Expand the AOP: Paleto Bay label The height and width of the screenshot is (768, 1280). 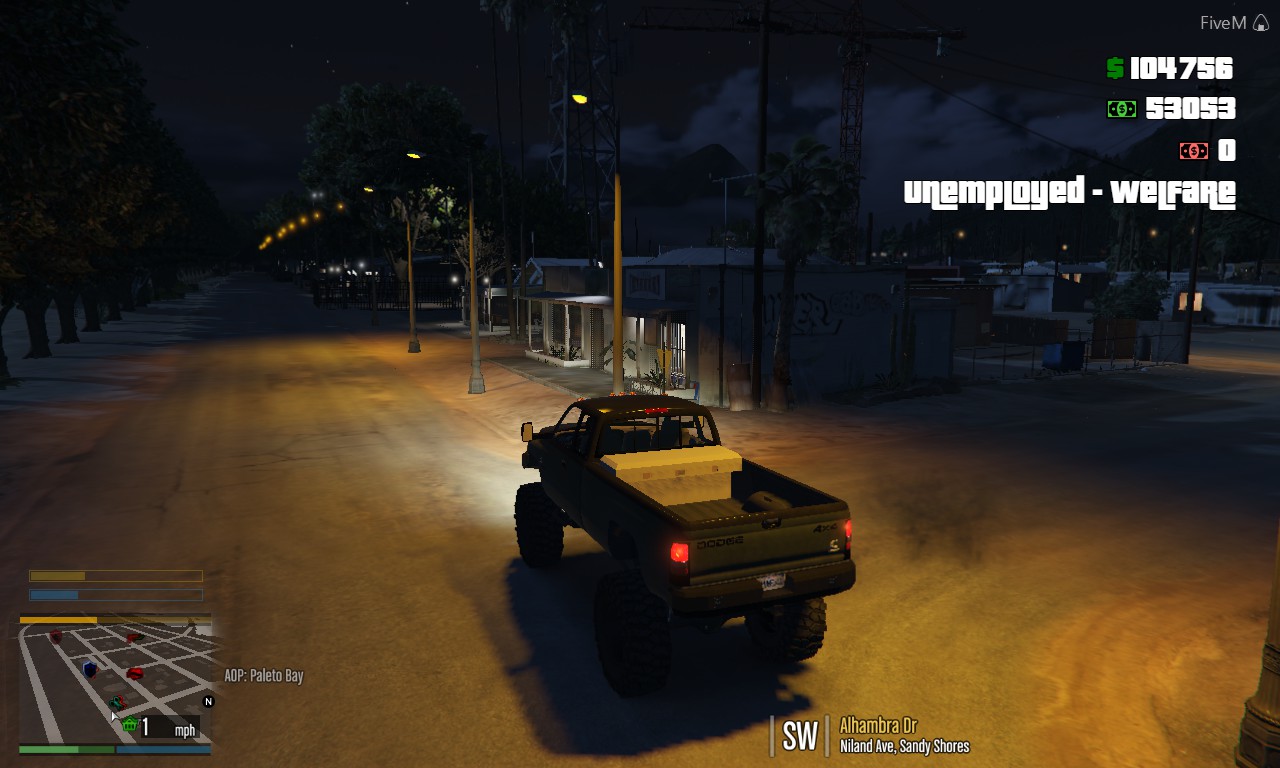pyautogui.click(x=266, y=676)
